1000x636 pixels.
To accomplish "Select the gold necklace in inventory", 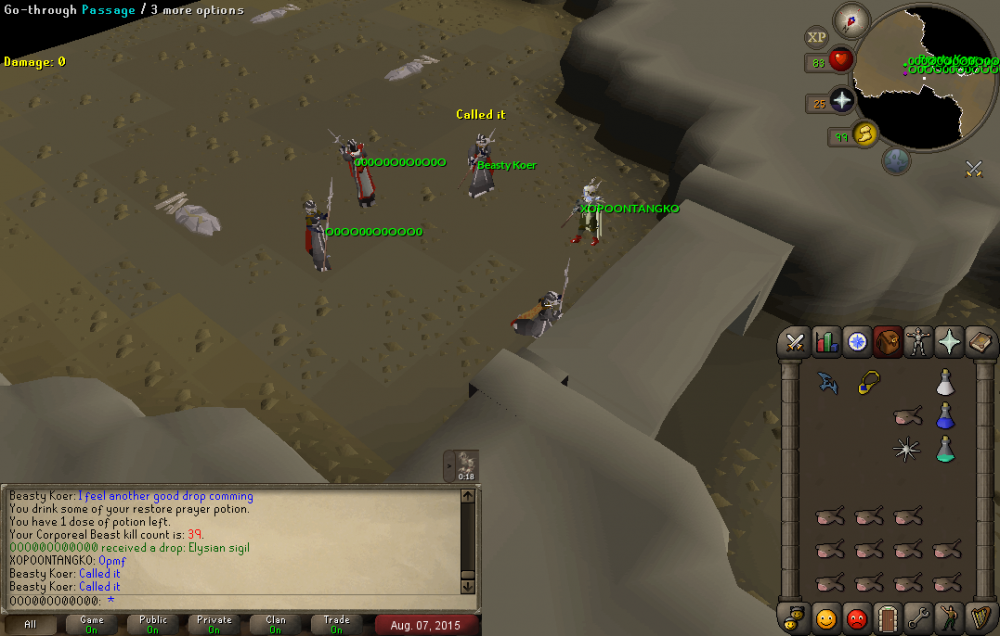I will [868, 383].
